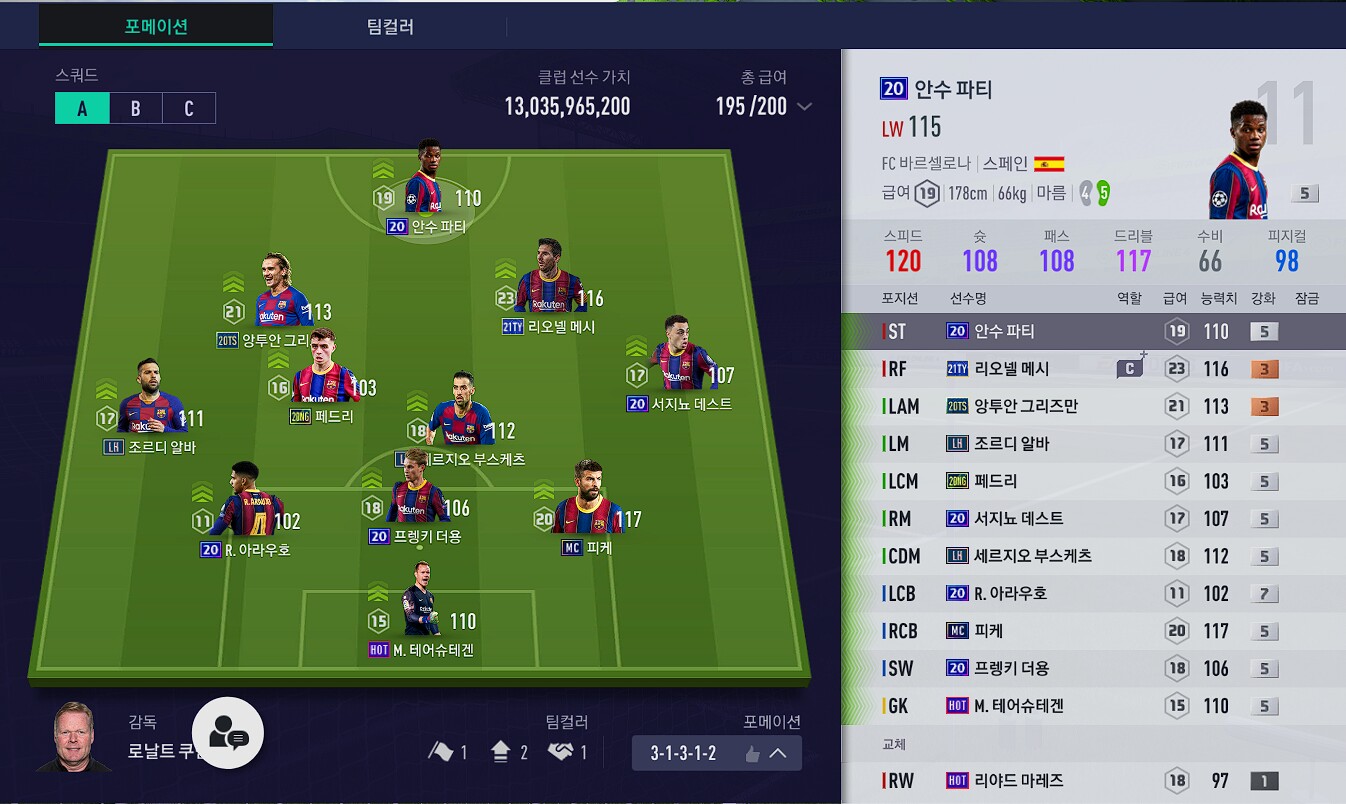
Task: Select squad A
Action: click(x=82, y=109)
